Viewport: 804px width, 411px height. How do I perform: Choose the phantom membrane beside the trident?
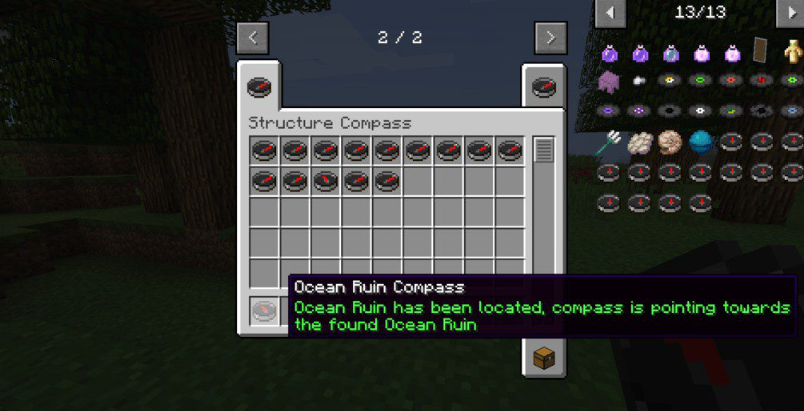639,143
